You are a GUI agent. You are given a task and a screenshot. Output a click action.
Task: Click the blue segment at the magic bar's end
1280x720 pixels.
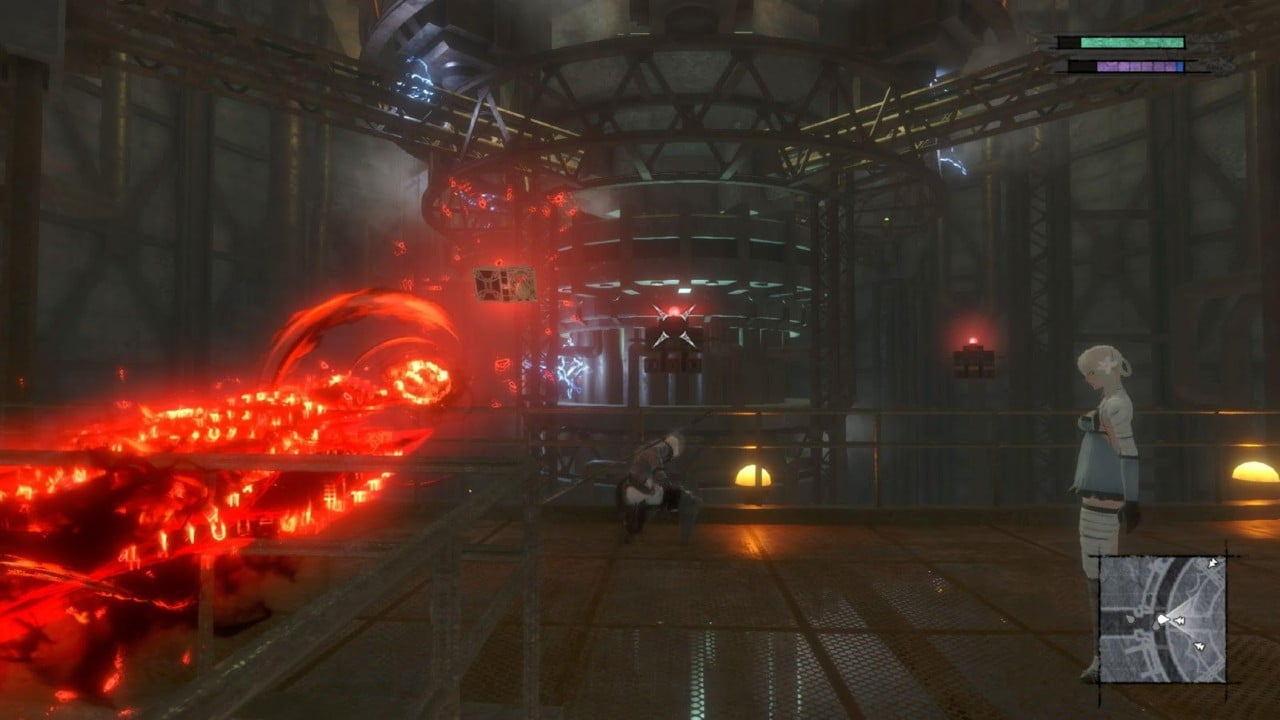pos(1180,67)
